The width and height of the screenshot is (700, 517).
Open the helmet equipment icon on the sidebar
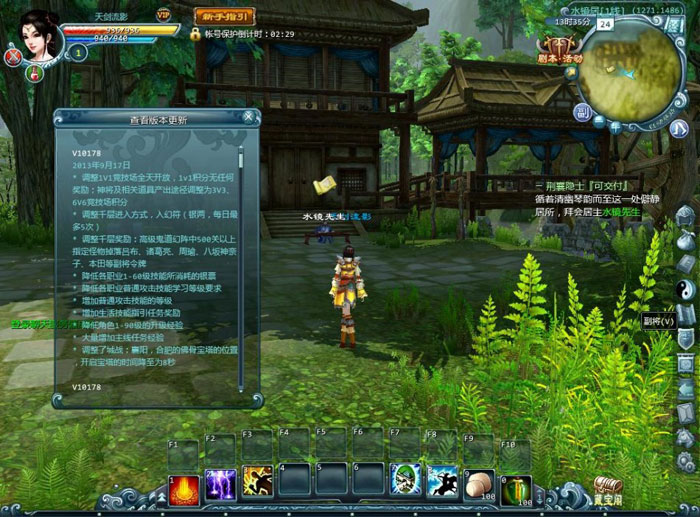[x=686, y=215]
